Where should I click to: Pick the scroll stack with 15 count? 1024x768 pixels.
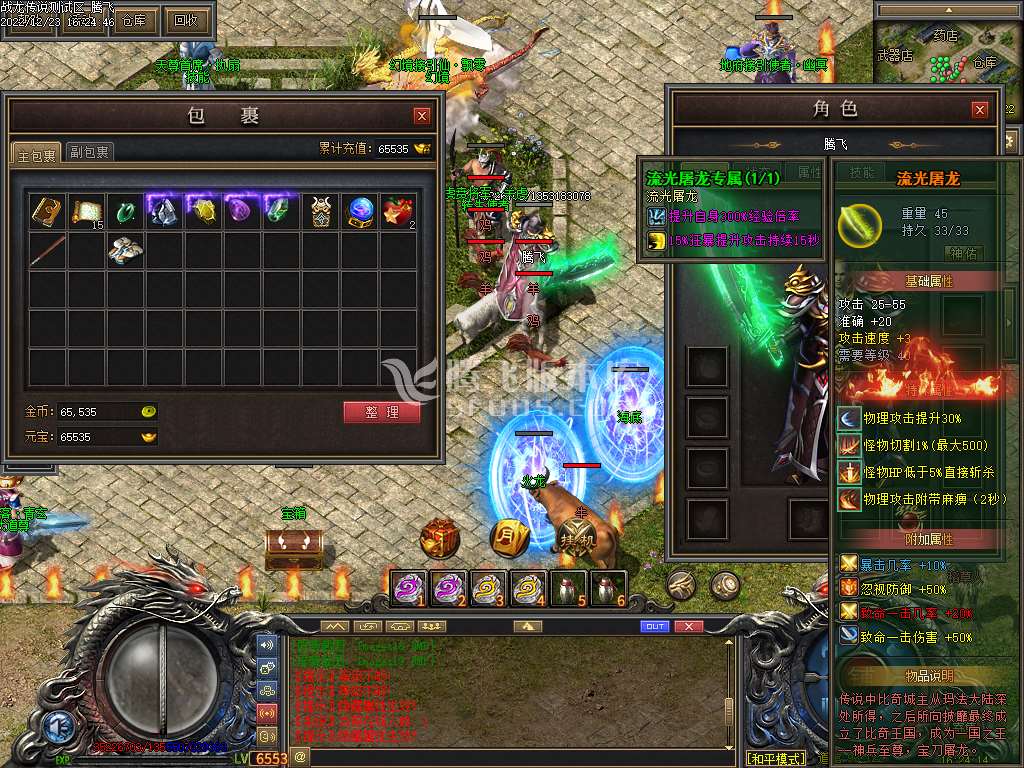pyautogui.click(x=86, y=211)
